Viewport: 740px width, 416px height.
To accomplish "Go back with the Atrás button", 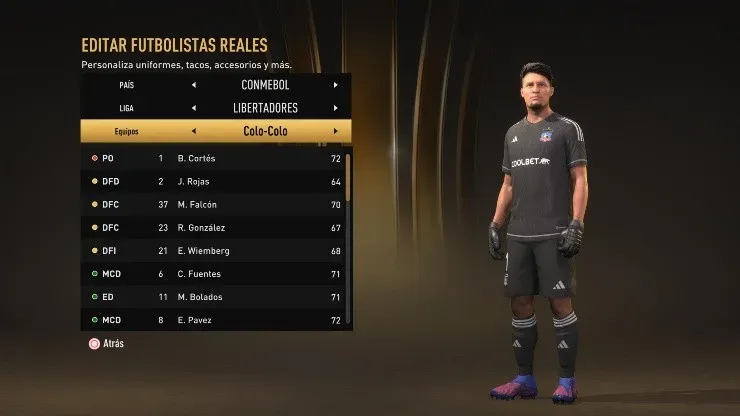I will point(107,343).
